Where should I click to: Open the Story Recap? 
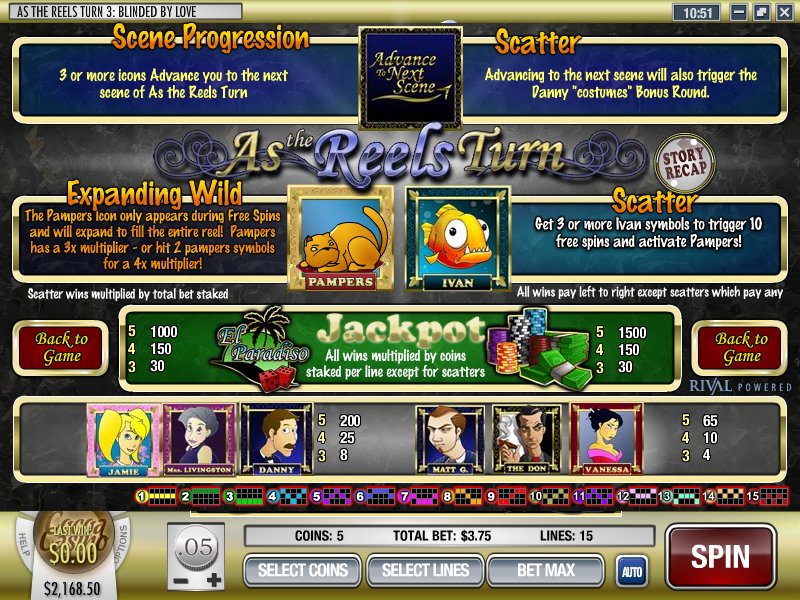click(683, 162)
